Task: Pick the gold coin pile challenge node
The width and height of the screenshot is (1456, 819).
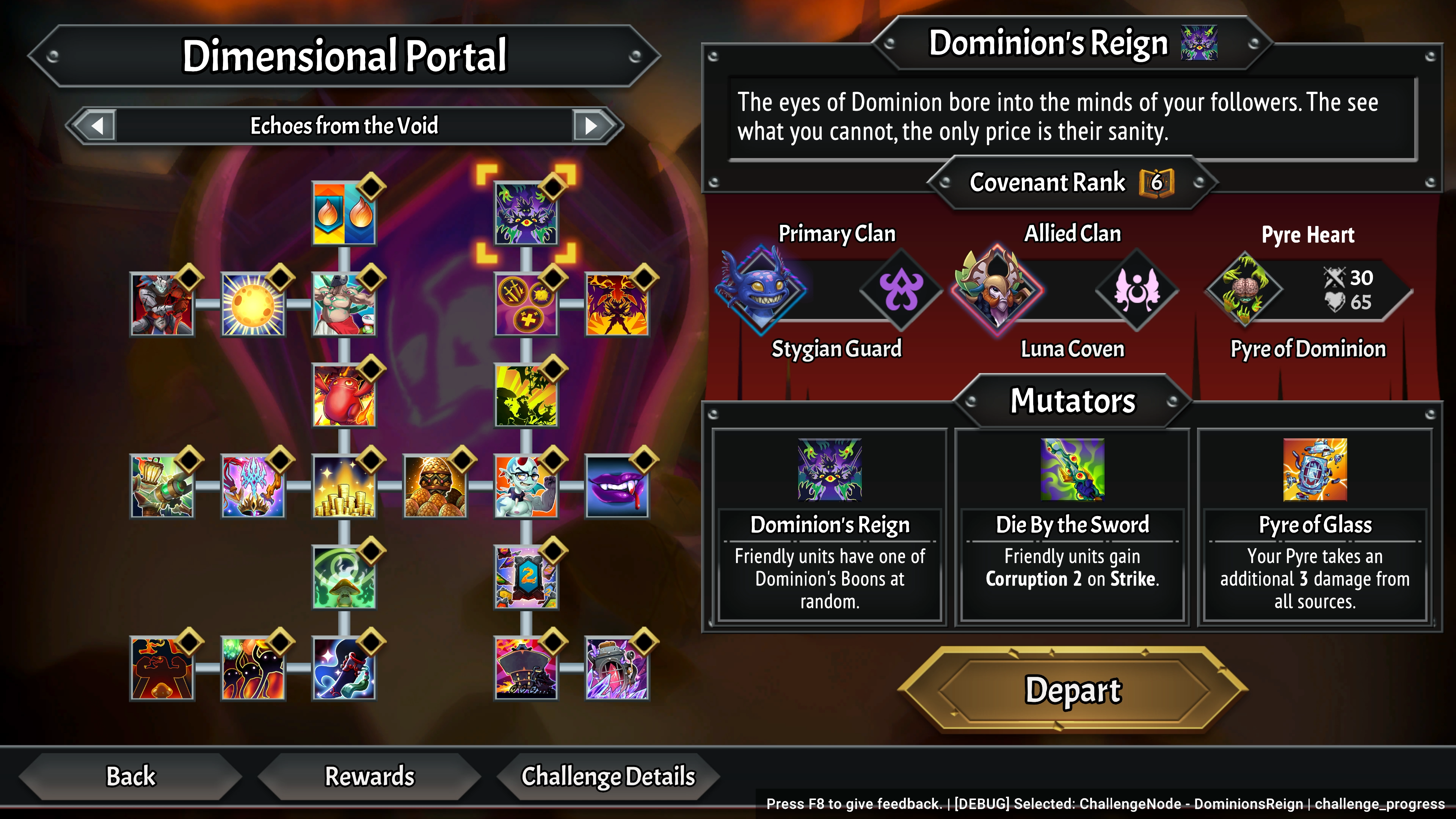Action: coord(344,486)
